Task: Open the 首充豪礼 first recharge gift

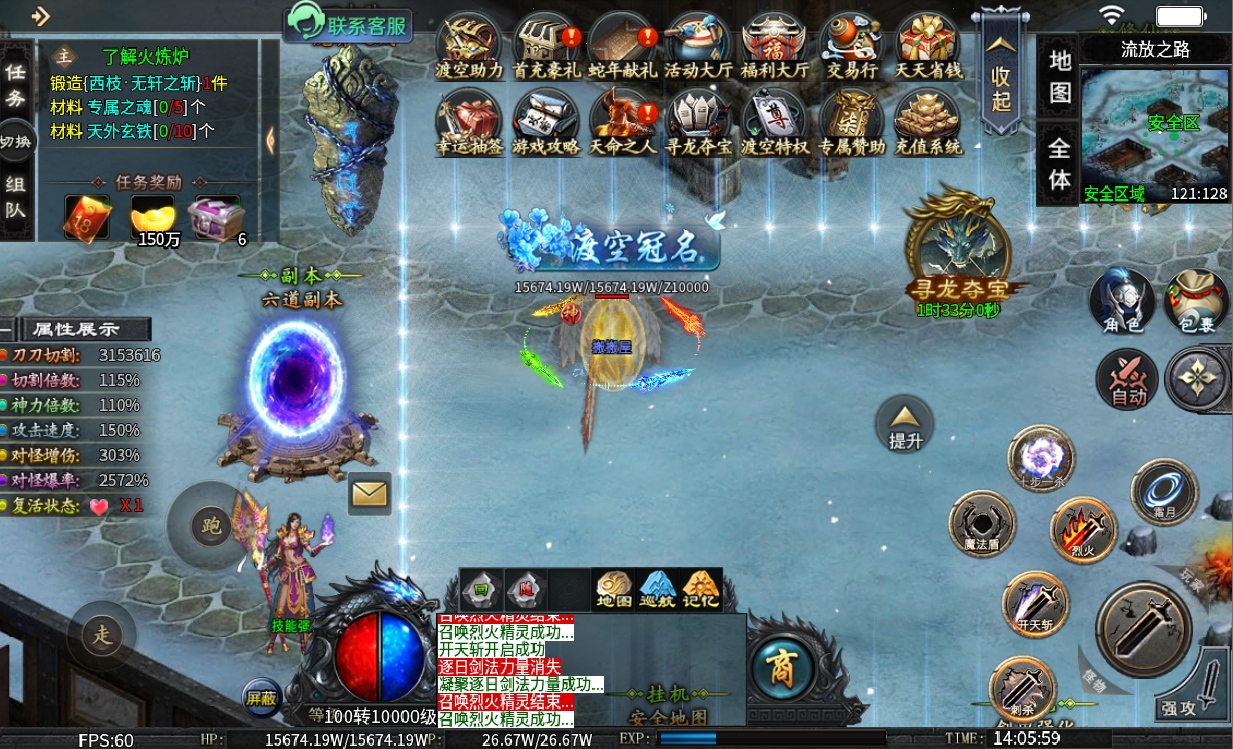Action: point(547,47)
